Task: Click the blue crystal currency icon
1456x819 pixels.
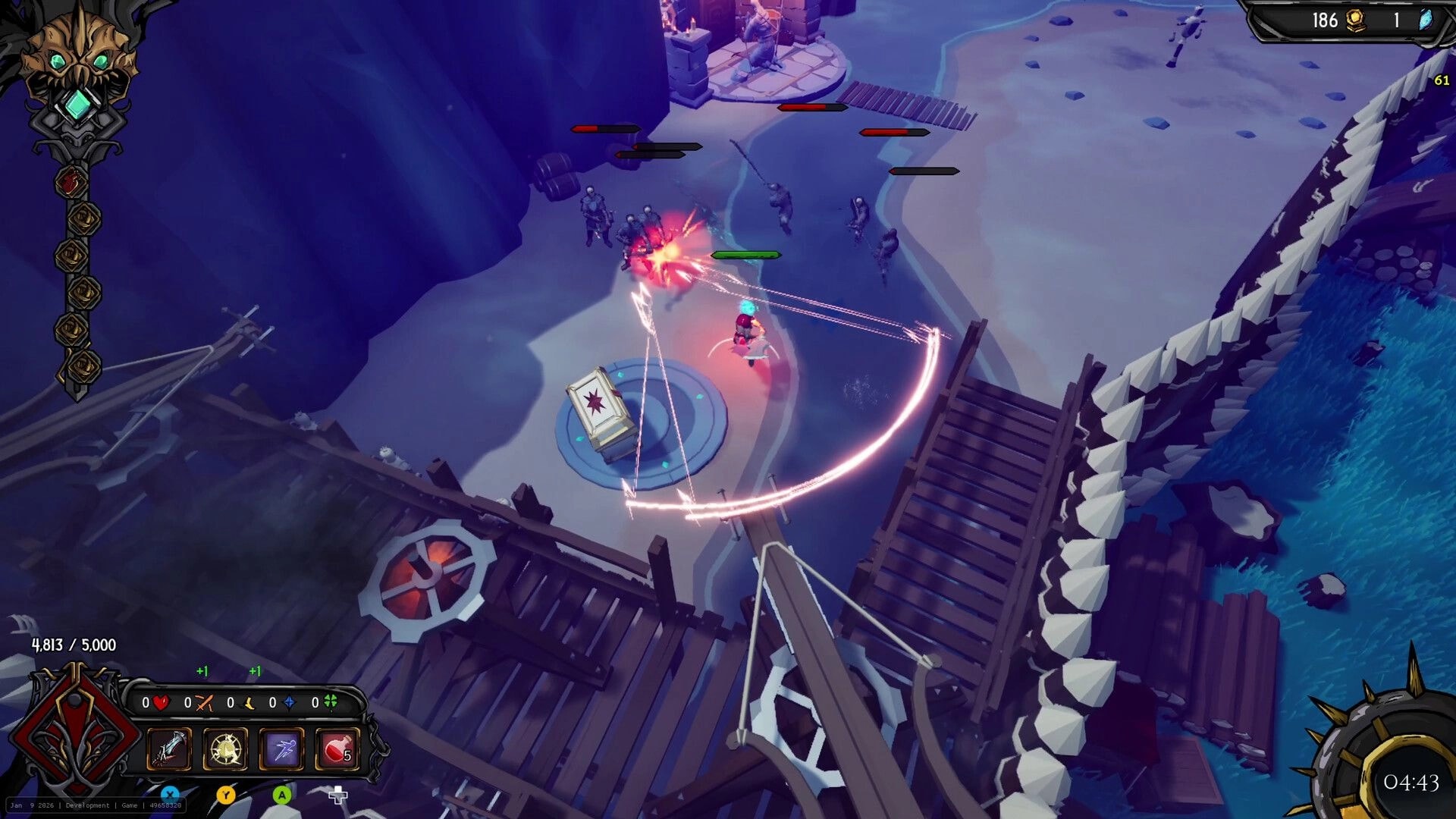Action: 1424,21
